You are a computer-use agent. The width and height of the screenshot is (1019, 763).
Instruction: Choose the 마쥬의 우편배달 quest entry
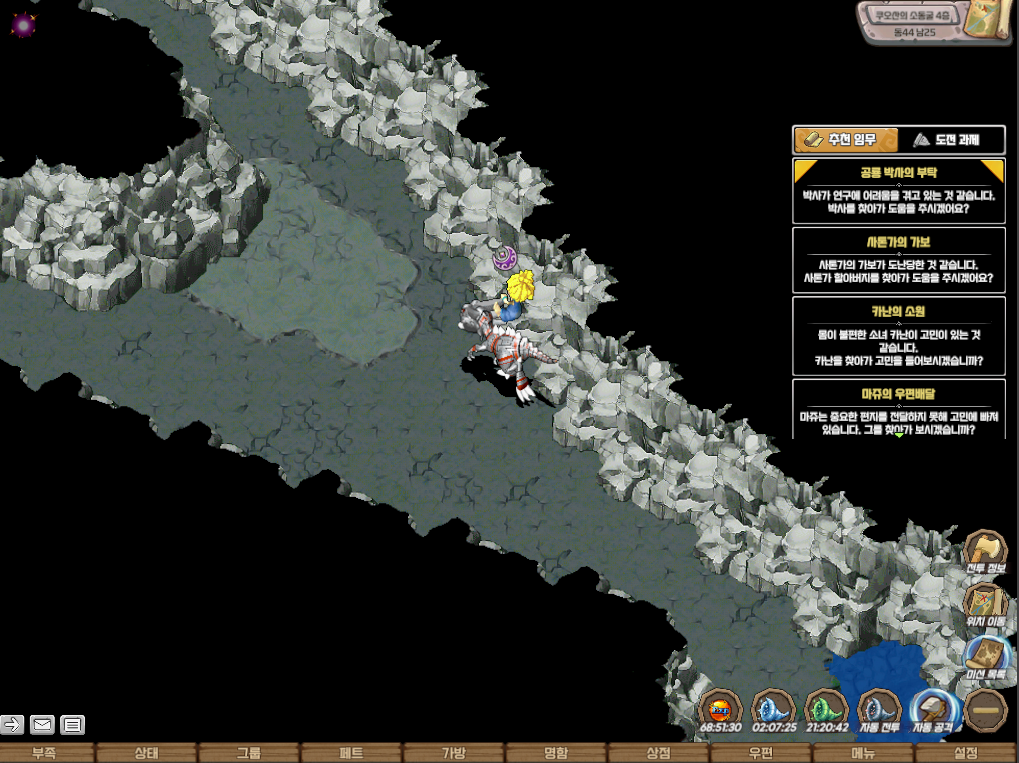point(898,408)
